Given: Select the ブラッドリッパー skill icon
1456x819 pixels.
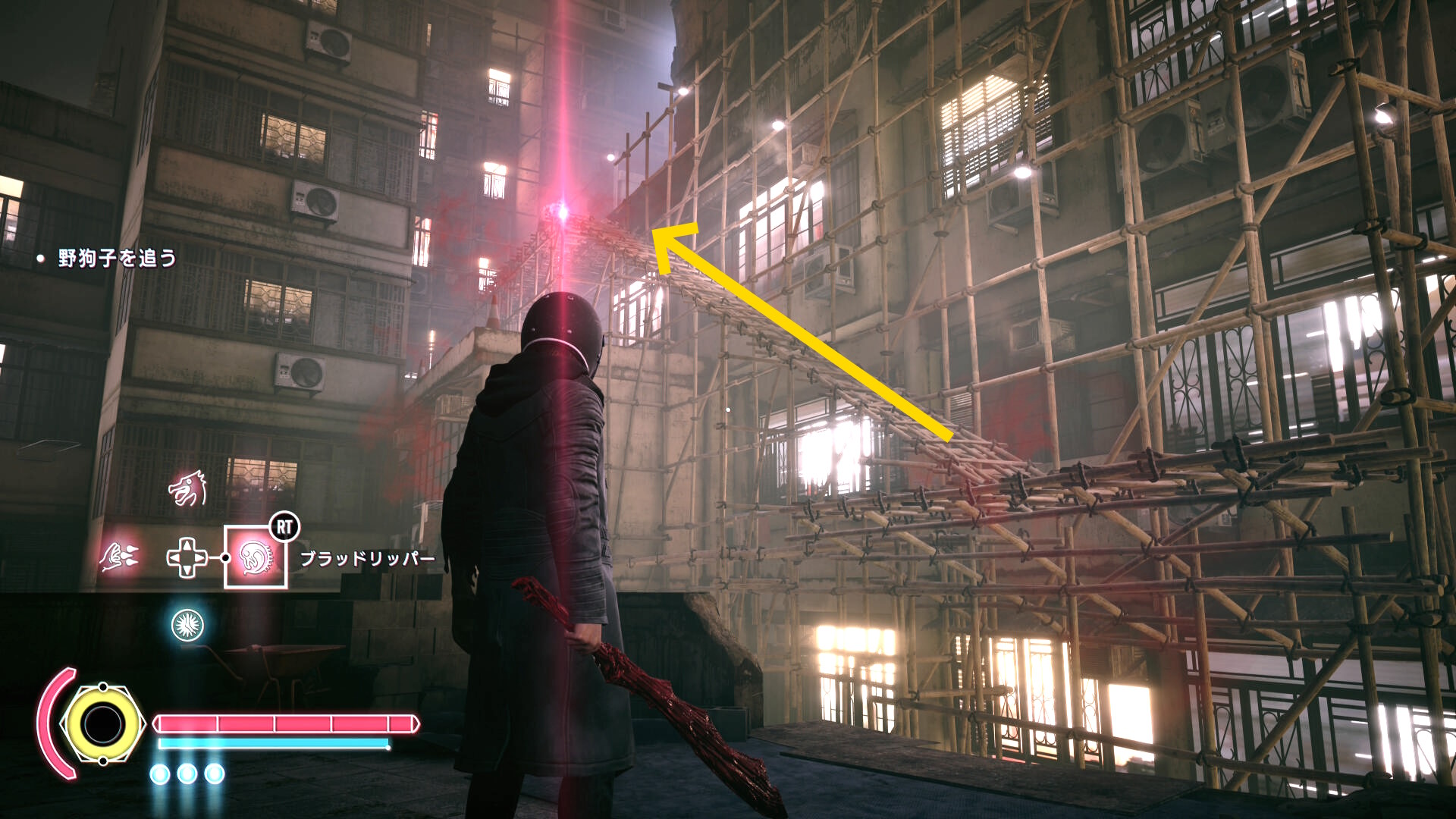Looking at the screenshot, I should tap(255, 557).
